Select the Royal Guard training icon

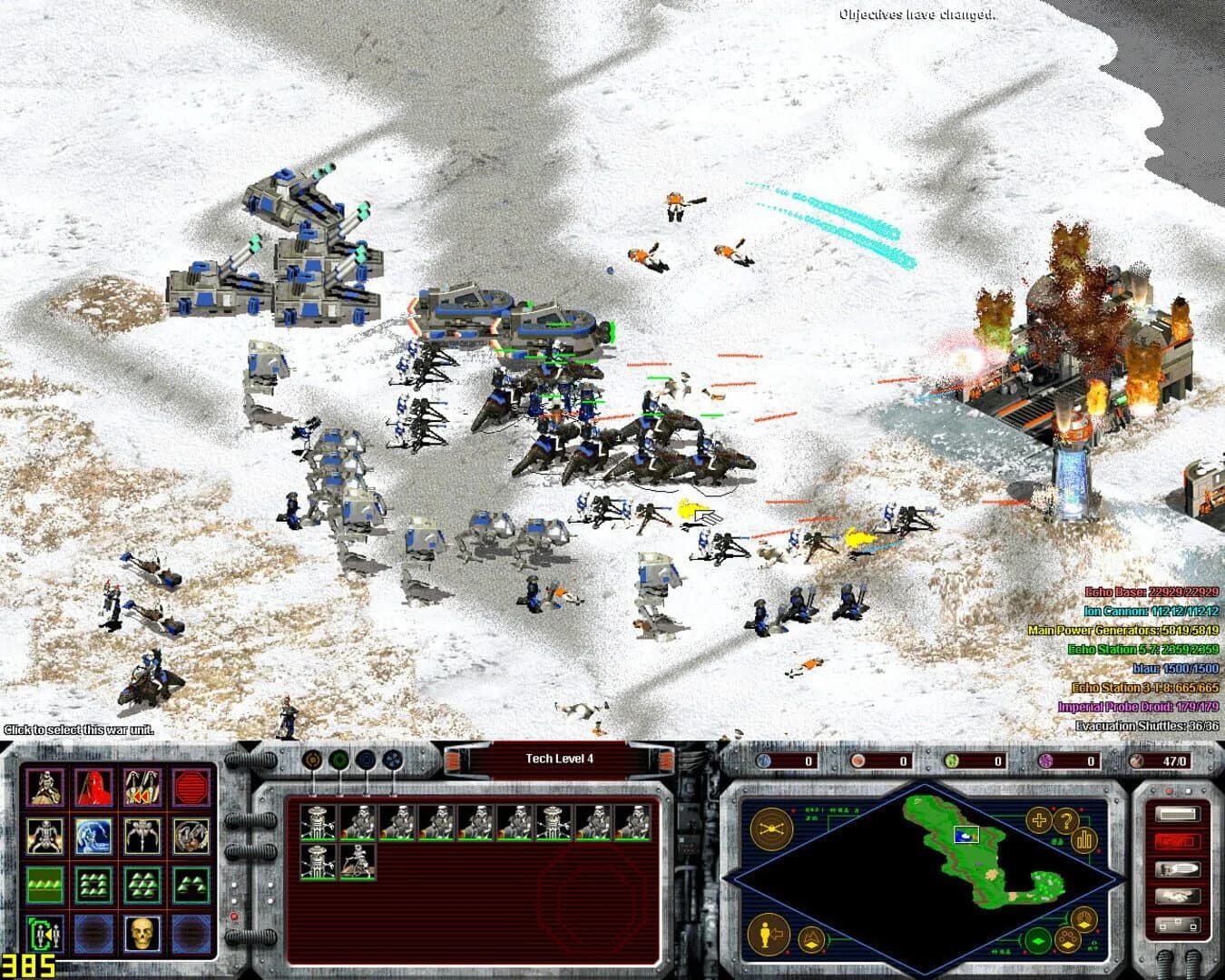(x=94, y=788)
